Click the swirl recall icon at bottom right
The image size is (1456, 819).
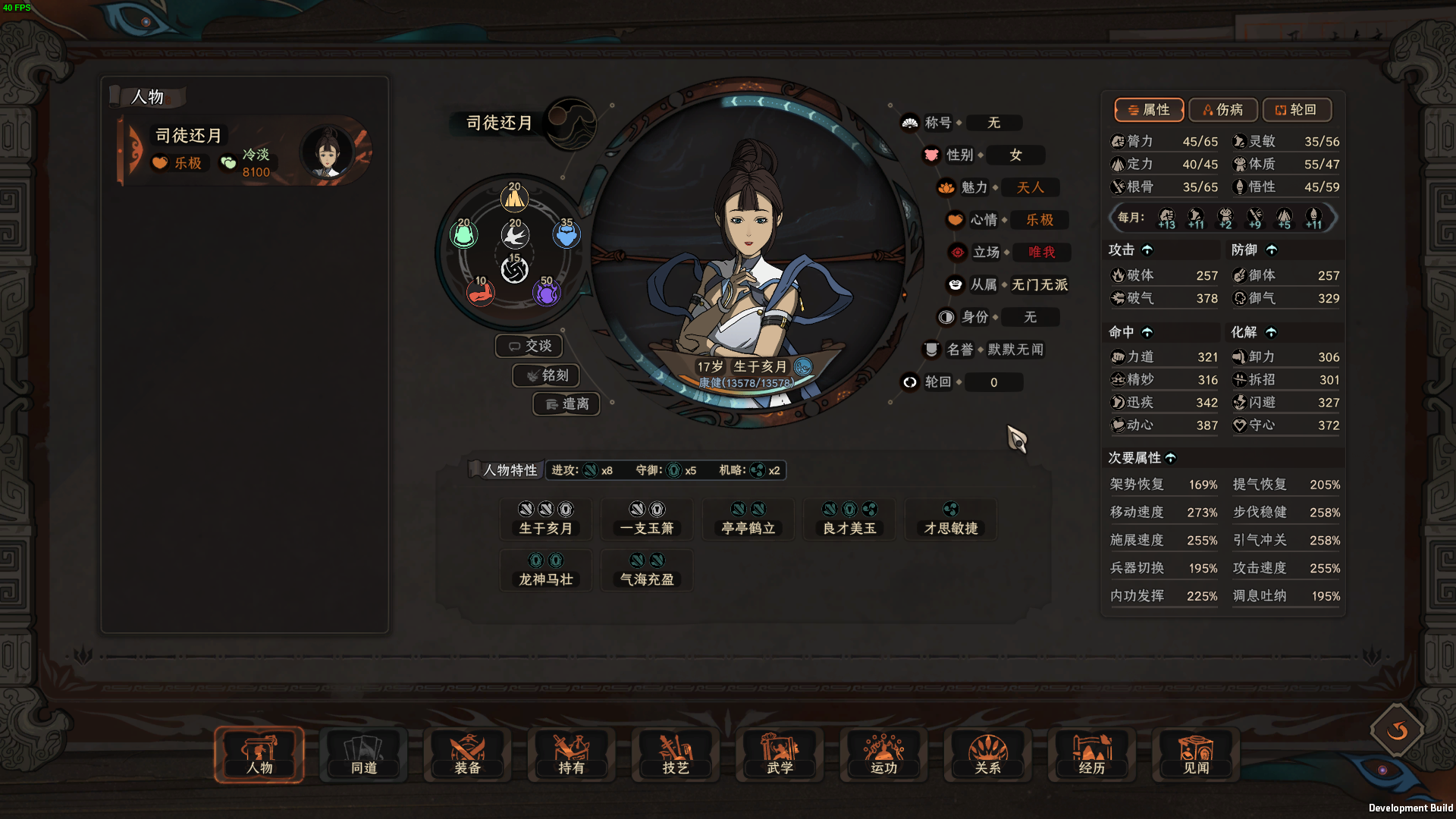(1396, 730)
